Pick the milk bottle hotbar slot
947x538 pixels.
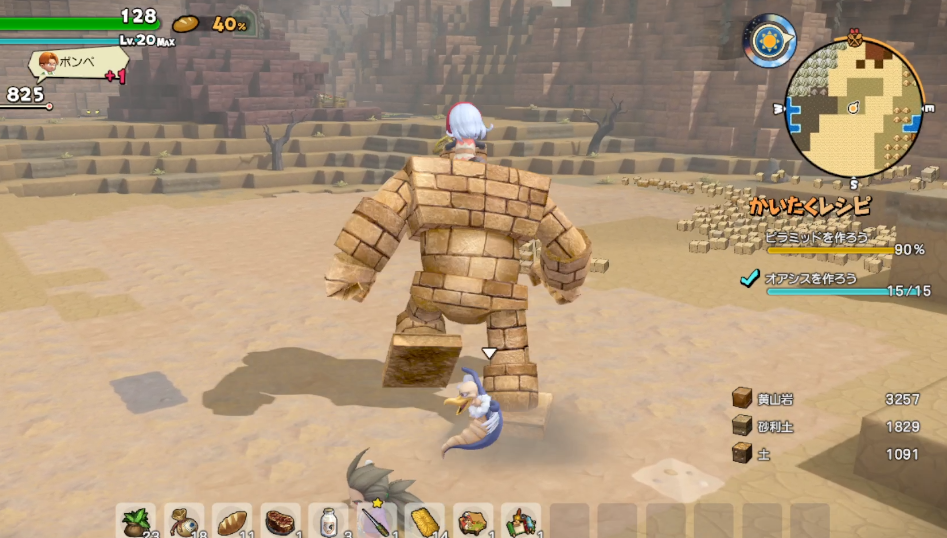click(x=329, y=521)
